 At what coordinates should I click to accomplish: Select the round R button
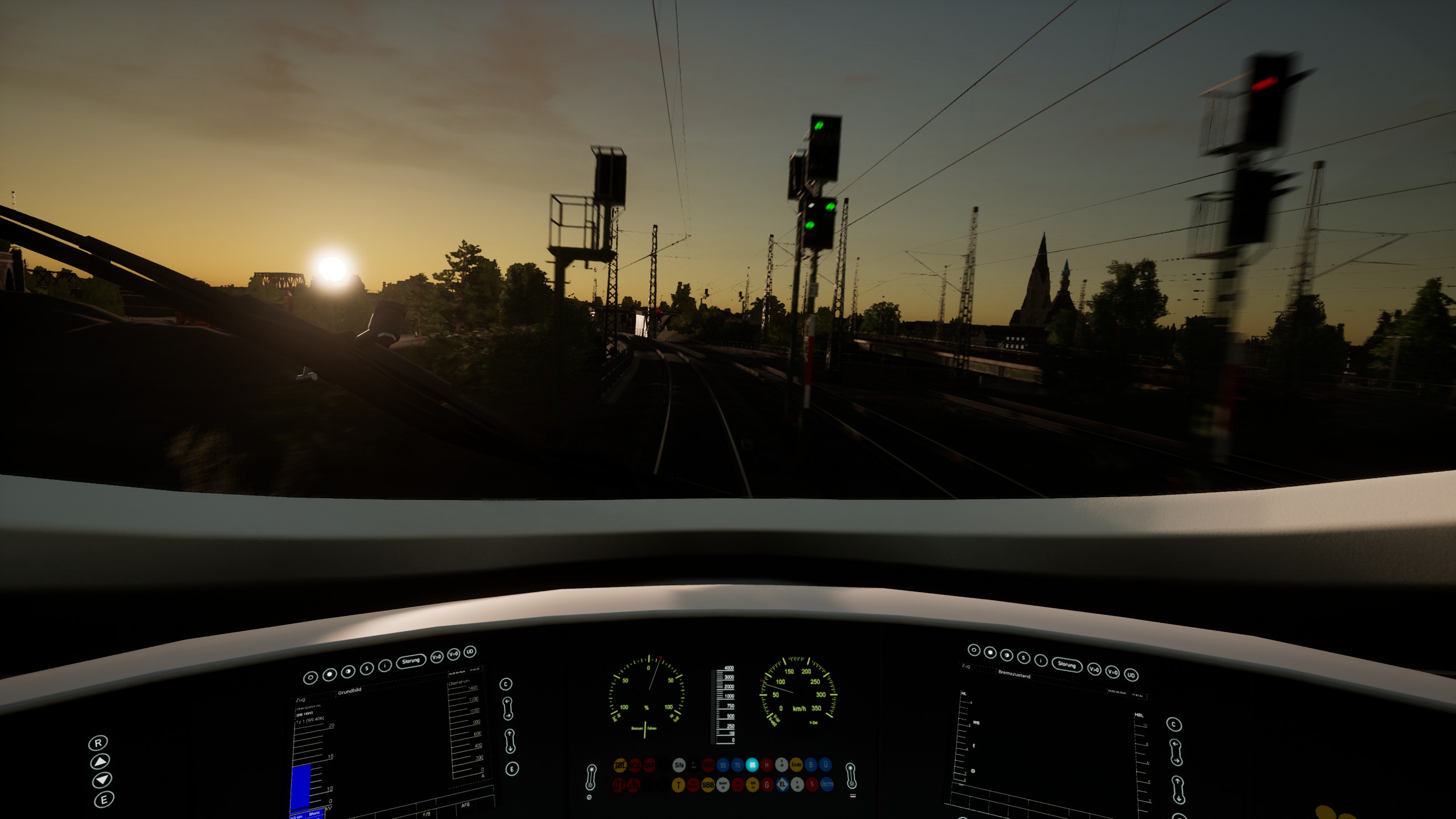pyautogui.click(x=98, y=743)
